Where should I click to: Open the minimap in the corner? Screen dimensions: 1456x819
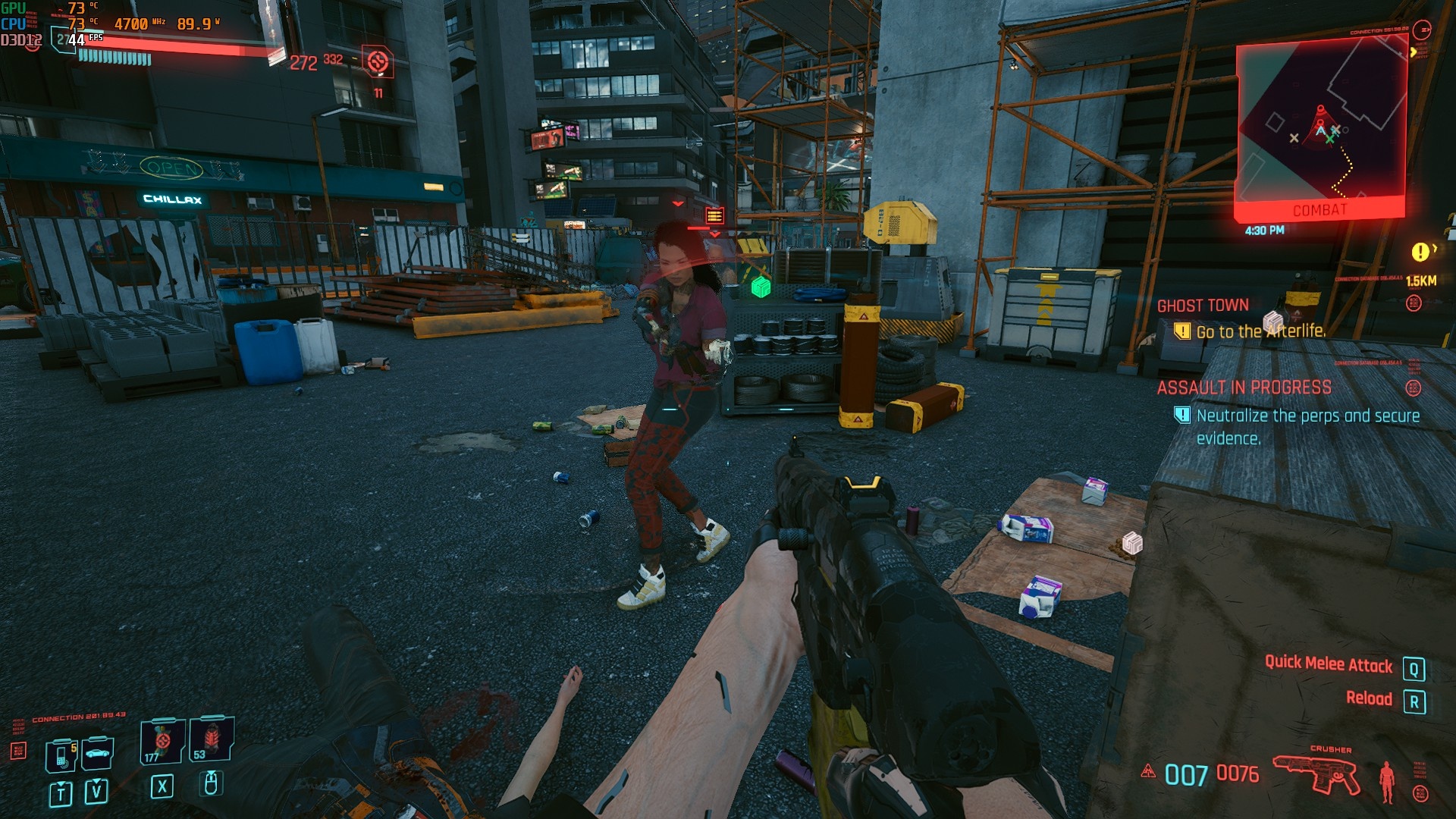pos(1321,125)
